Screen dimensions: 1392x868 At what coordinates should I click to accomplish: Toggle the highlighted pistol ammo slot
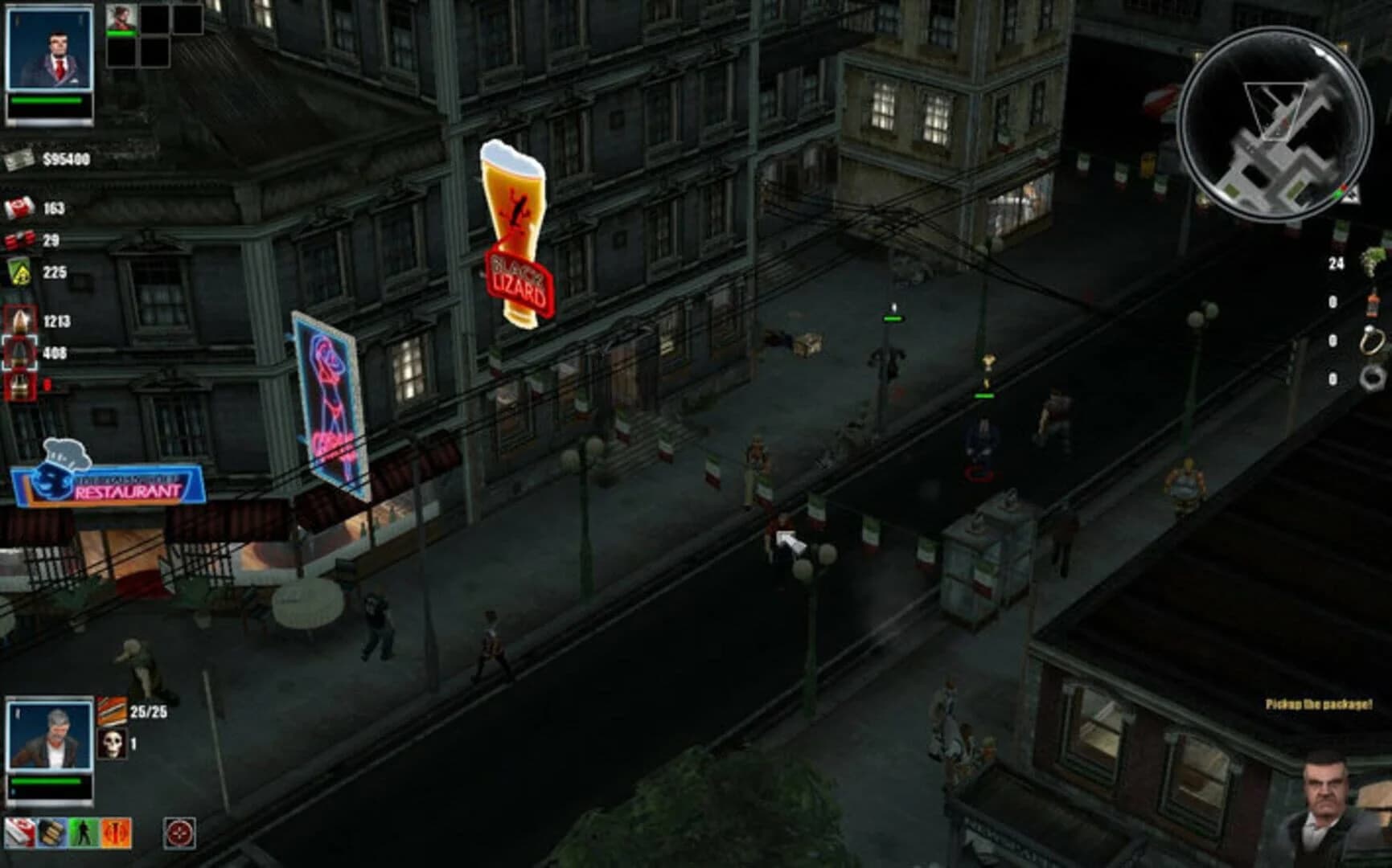pos(20,351)
